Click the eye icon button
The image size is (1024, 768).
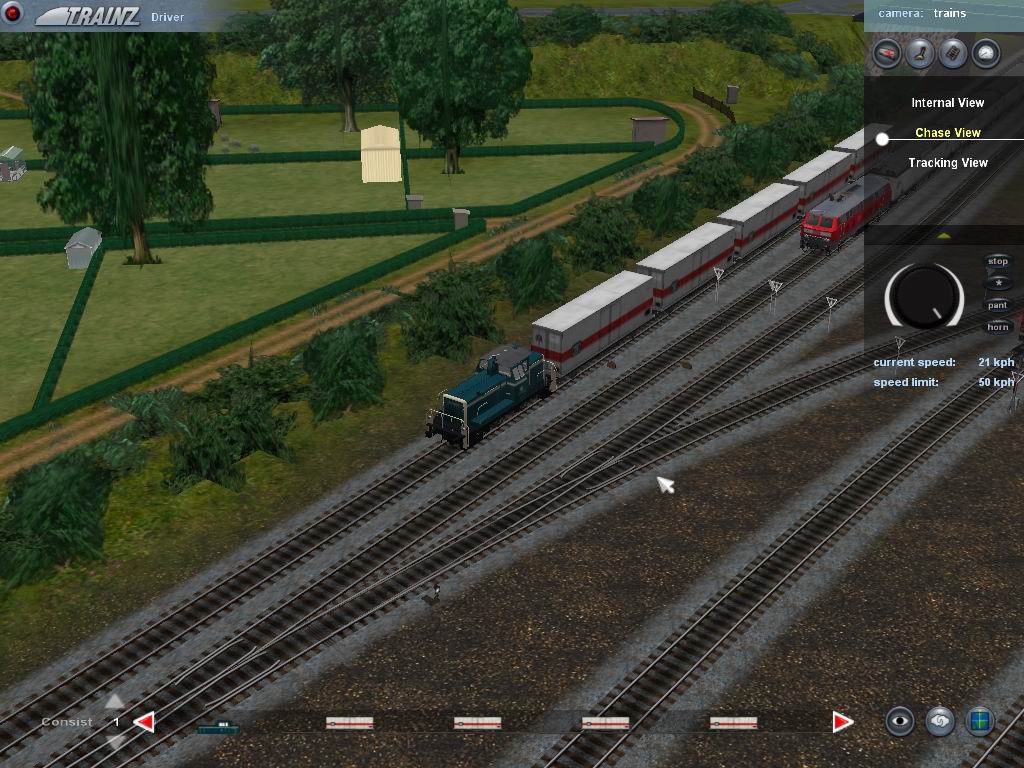(x=900, y=721)
